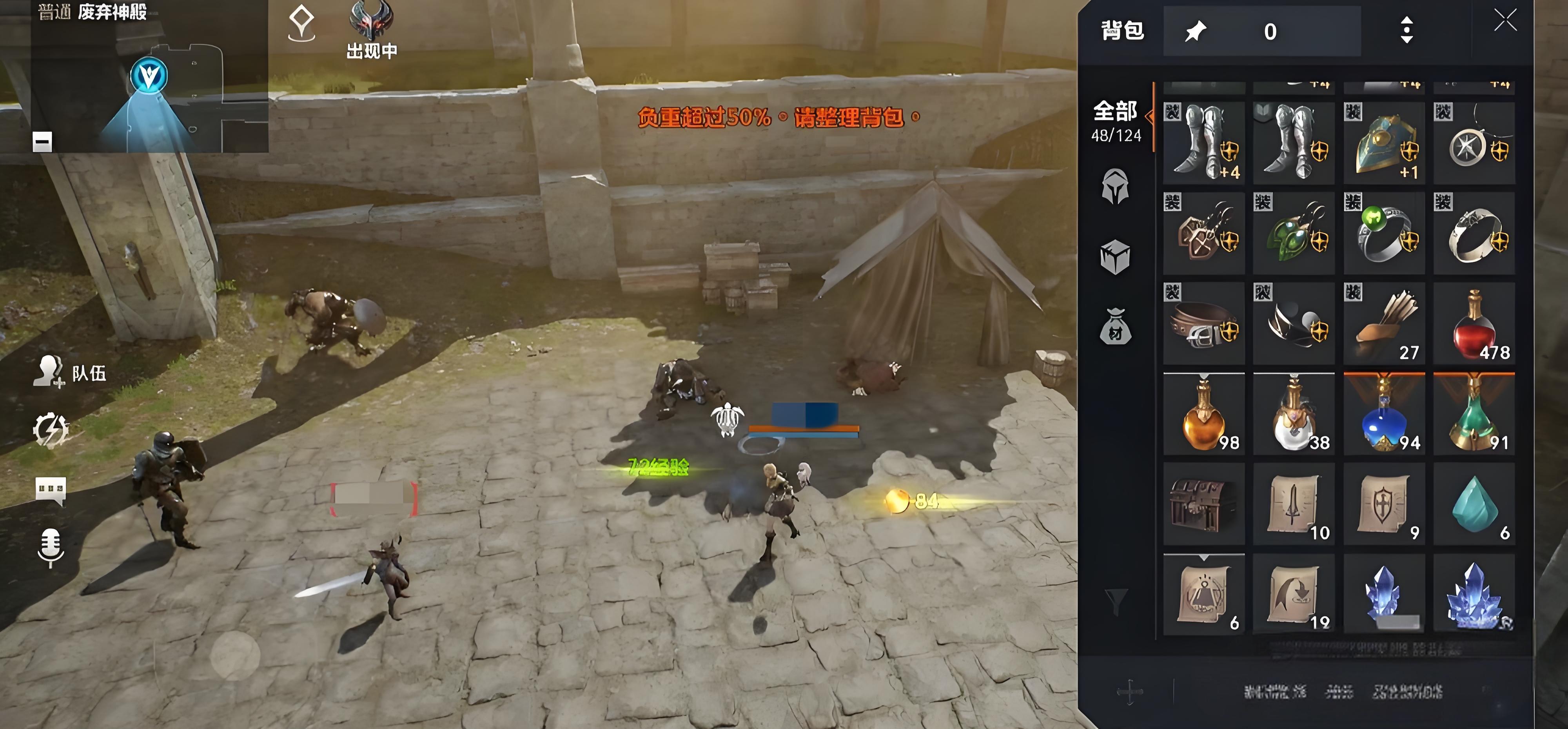Open the chat bubble icon

(51, 490)
